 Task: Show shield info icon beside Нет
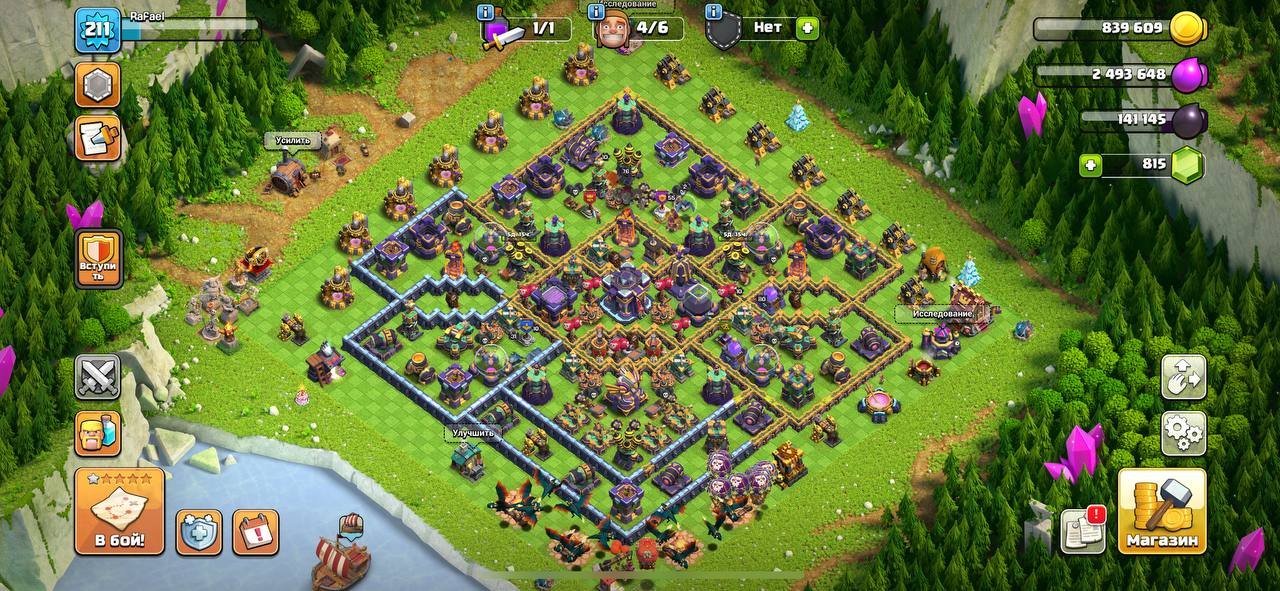(x=712, y=13)
